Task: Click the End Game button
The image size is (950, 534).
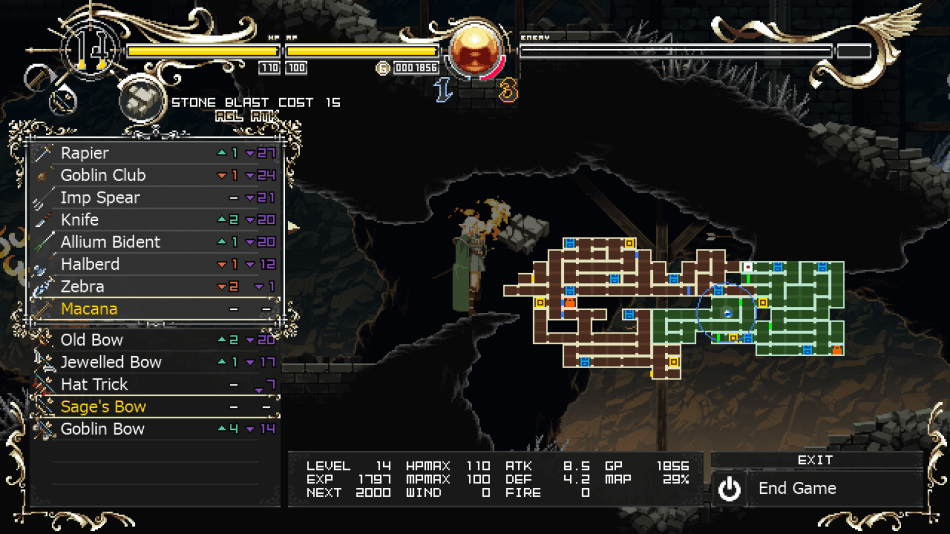Action: 816,489
